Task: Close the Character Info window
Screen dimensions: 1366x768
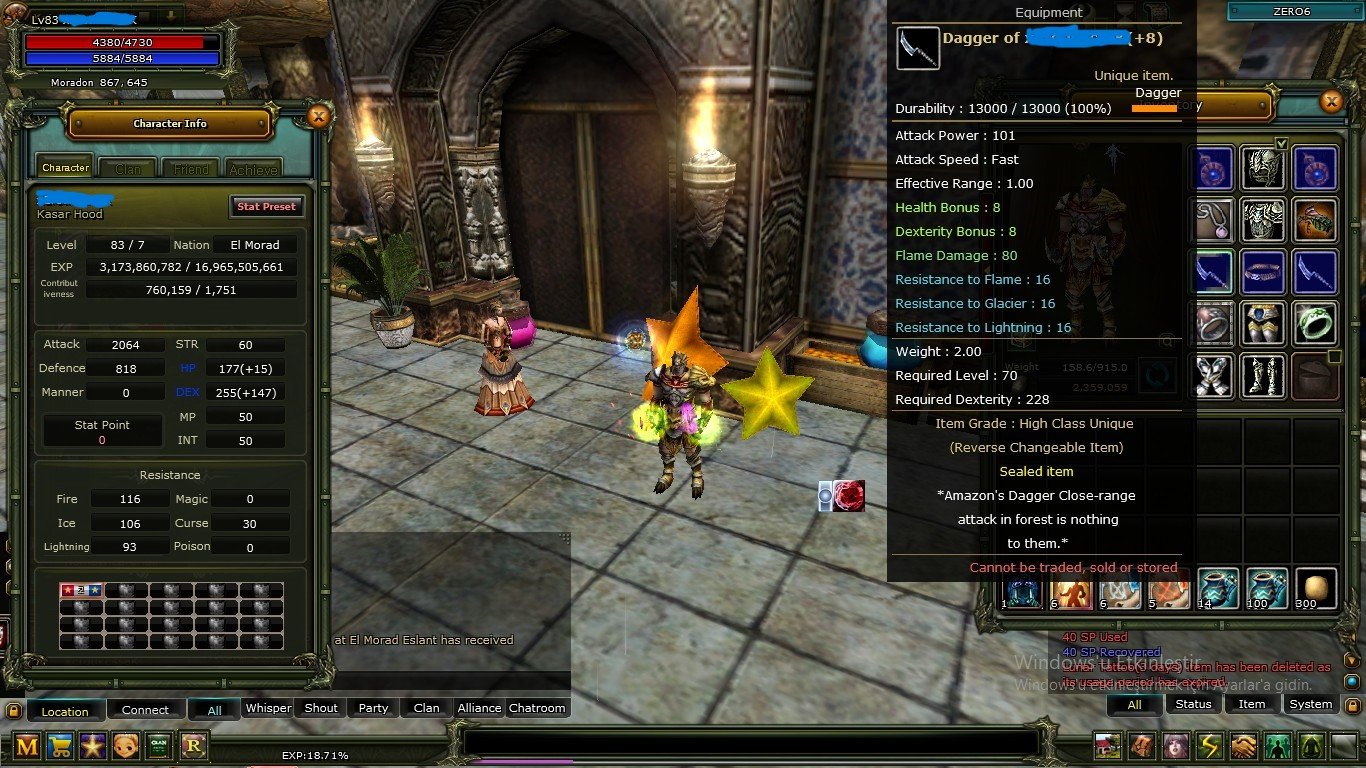Action: [318, 117]
